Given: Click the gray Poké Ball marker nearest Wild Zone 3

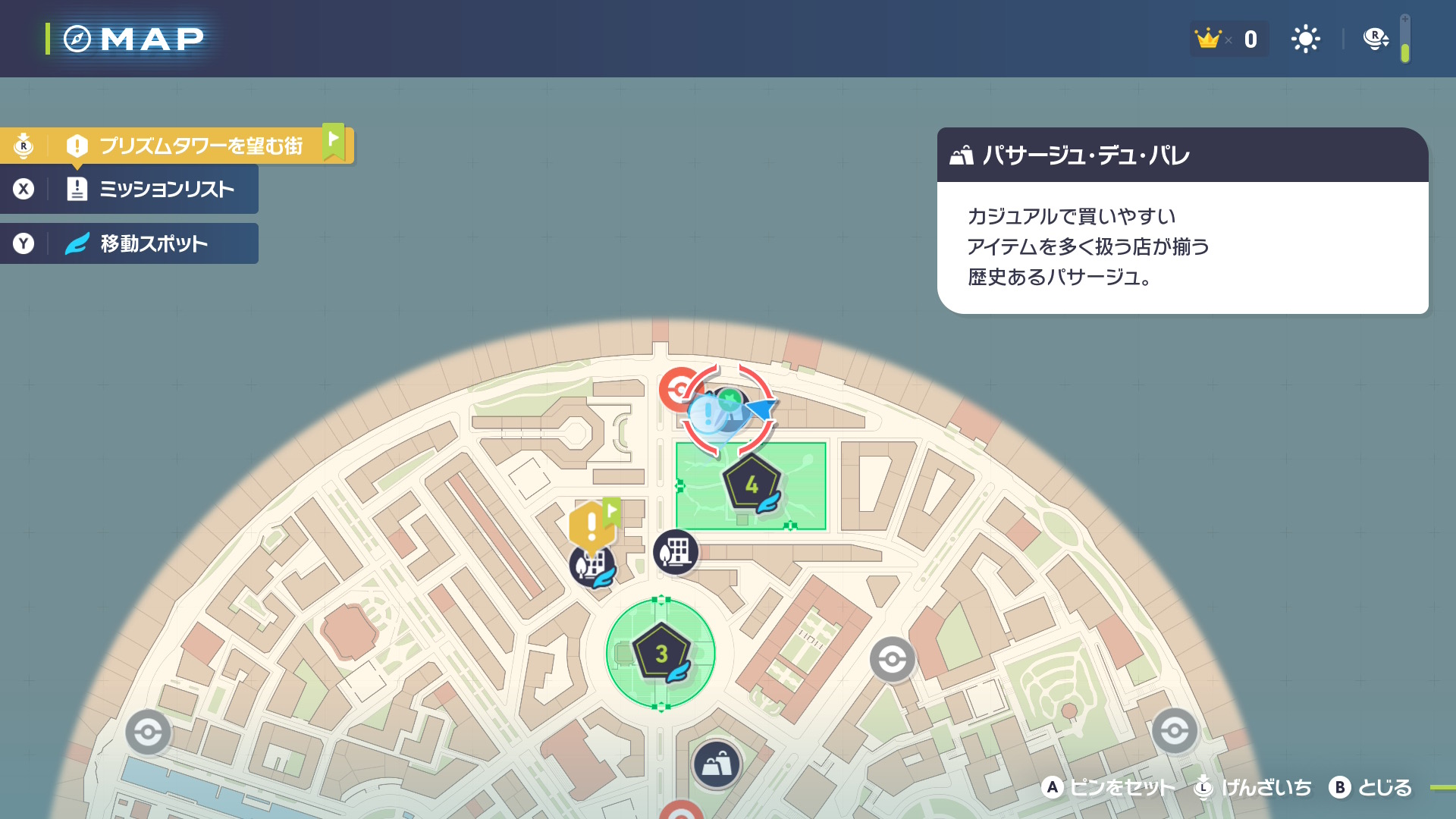Looking at the screenshot, I should click(x=892, y=660).
